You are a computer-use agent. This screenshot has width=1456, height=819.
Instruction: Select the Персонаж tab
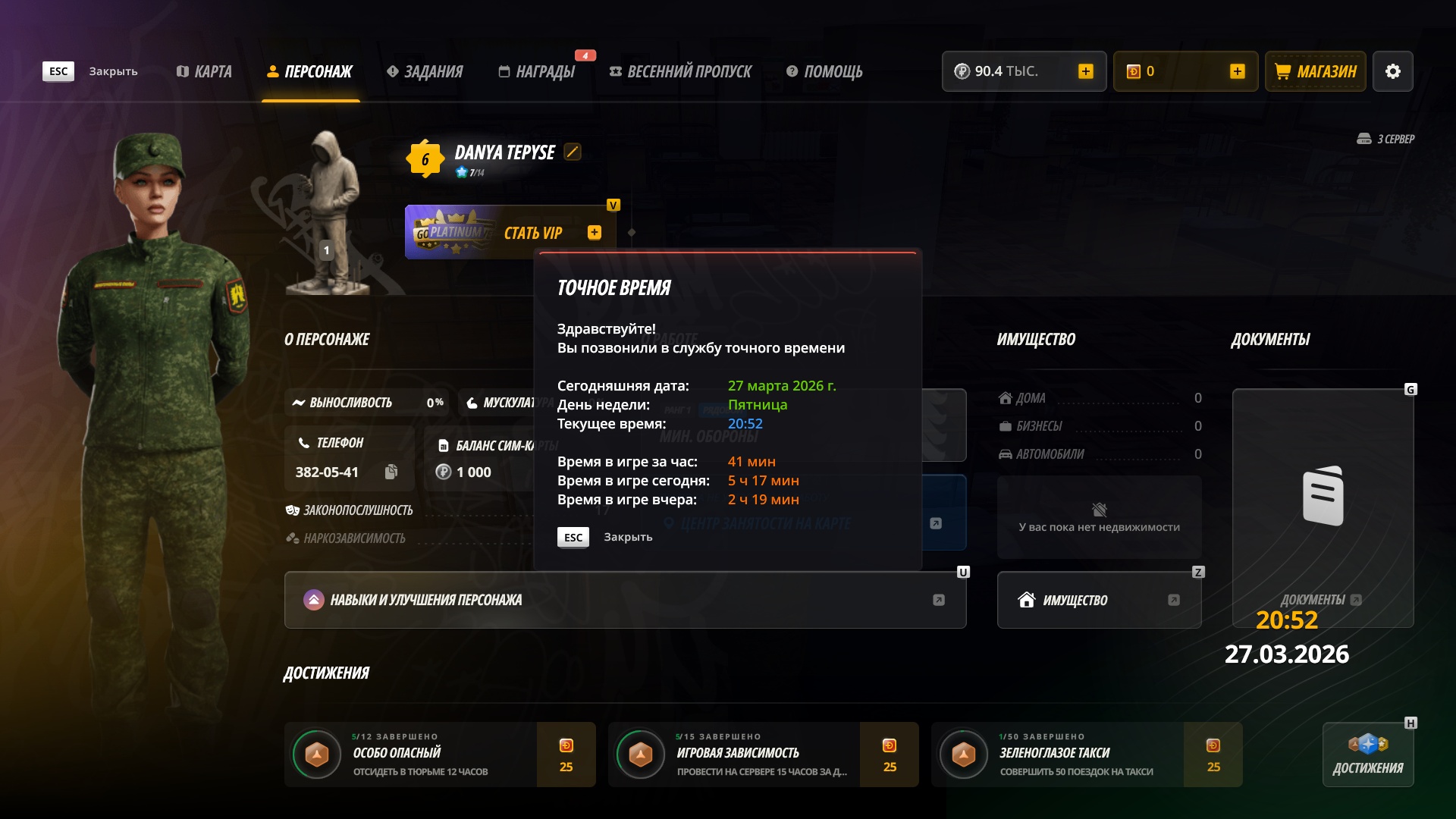tap(310, 71)
